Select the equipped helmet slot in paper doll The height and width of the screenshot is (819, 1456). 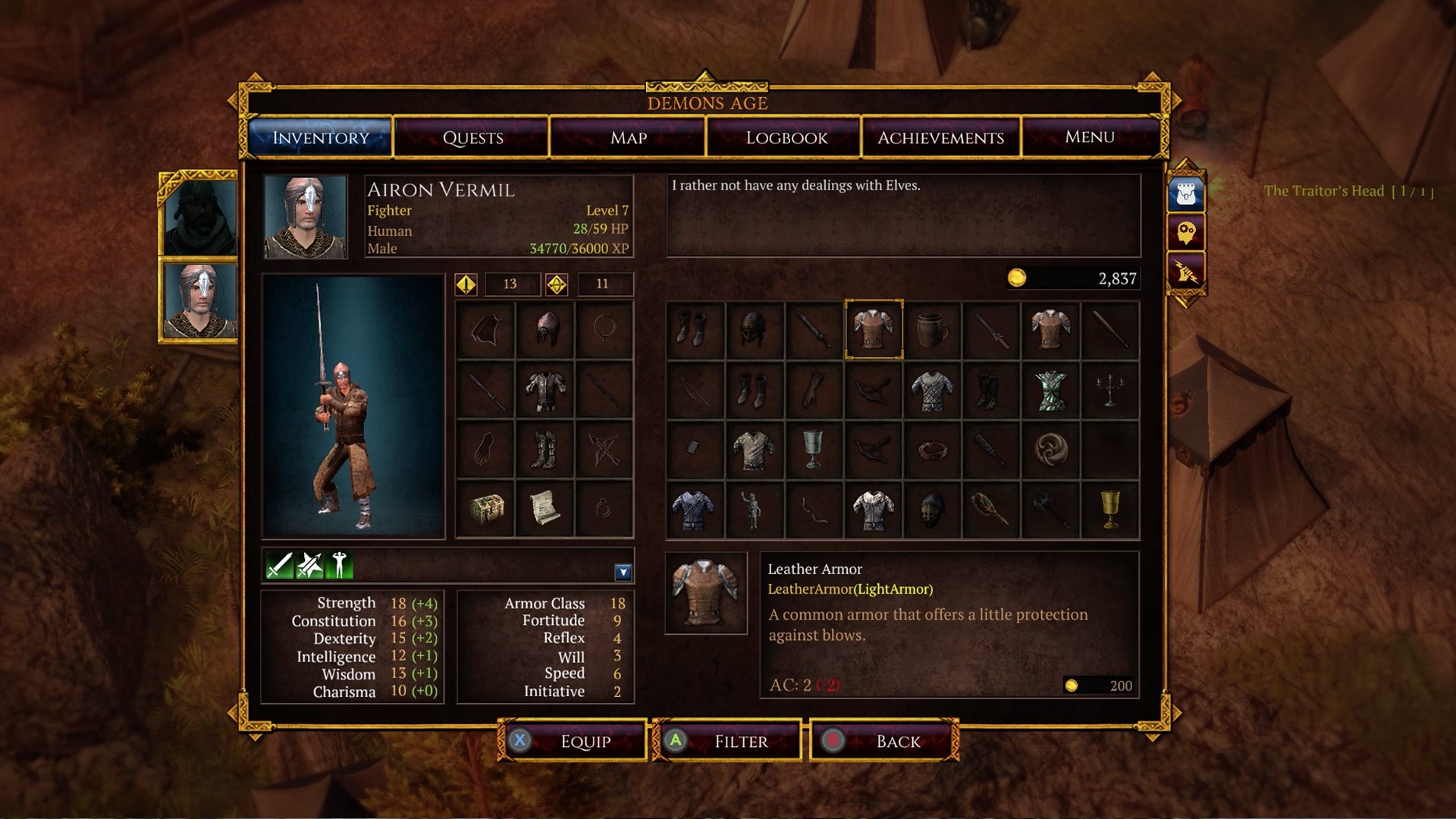point(544,329)
